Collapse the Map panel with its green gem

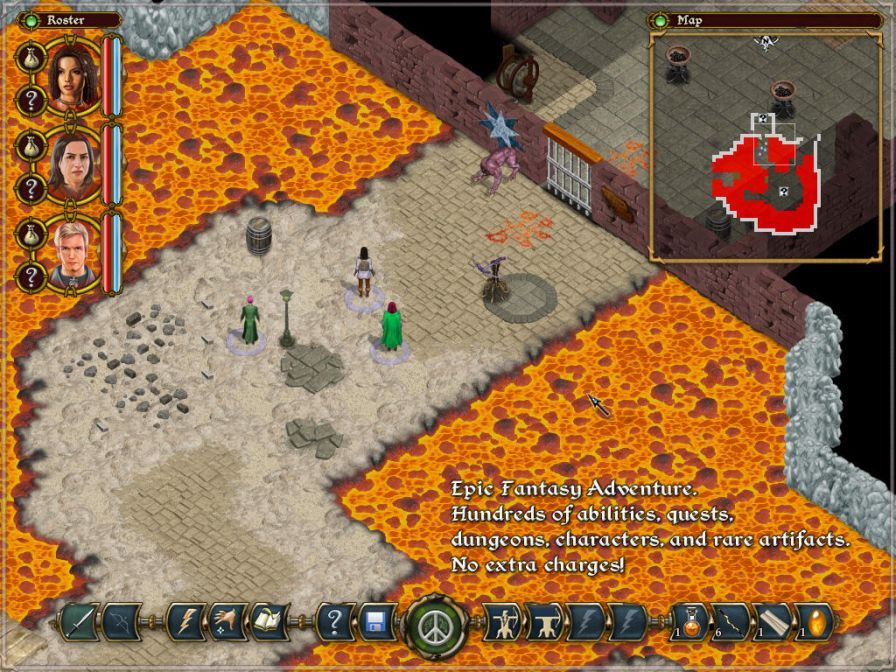pyautogui.click(x=660, y=19)
